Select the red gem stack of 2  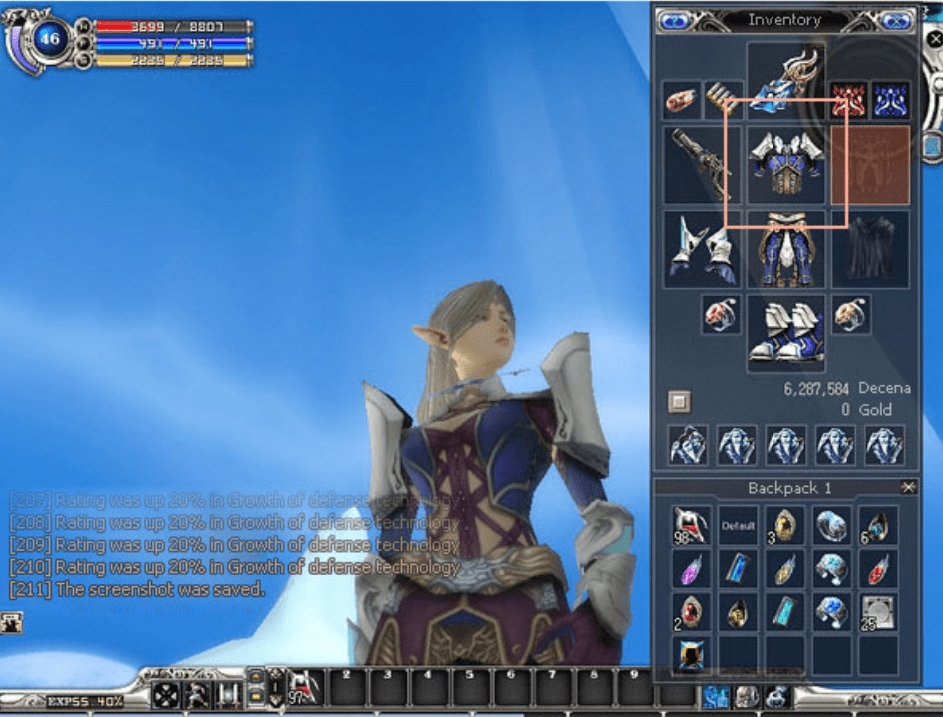[688, 612]
